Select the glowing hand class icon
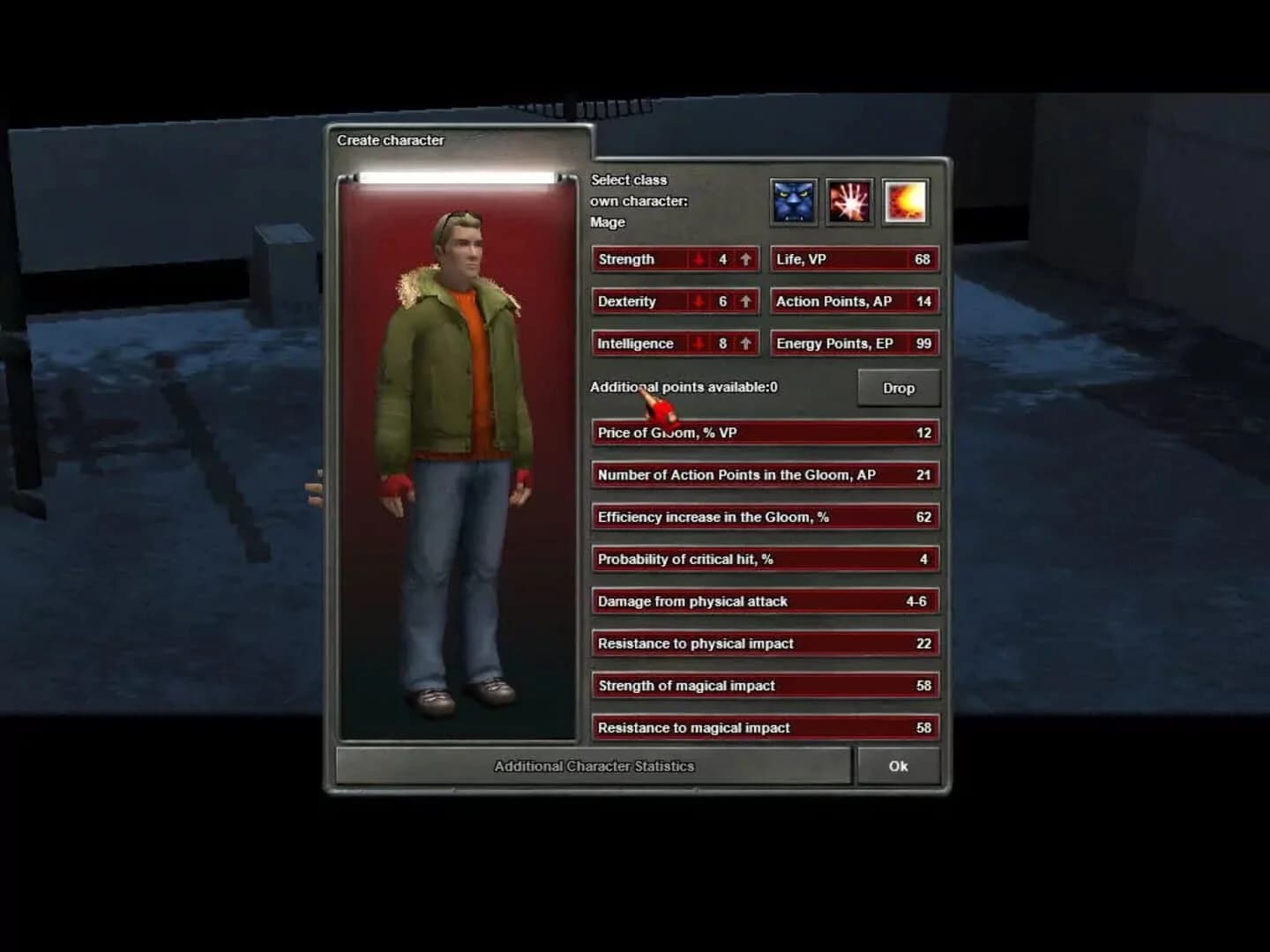 coord(848,201)
